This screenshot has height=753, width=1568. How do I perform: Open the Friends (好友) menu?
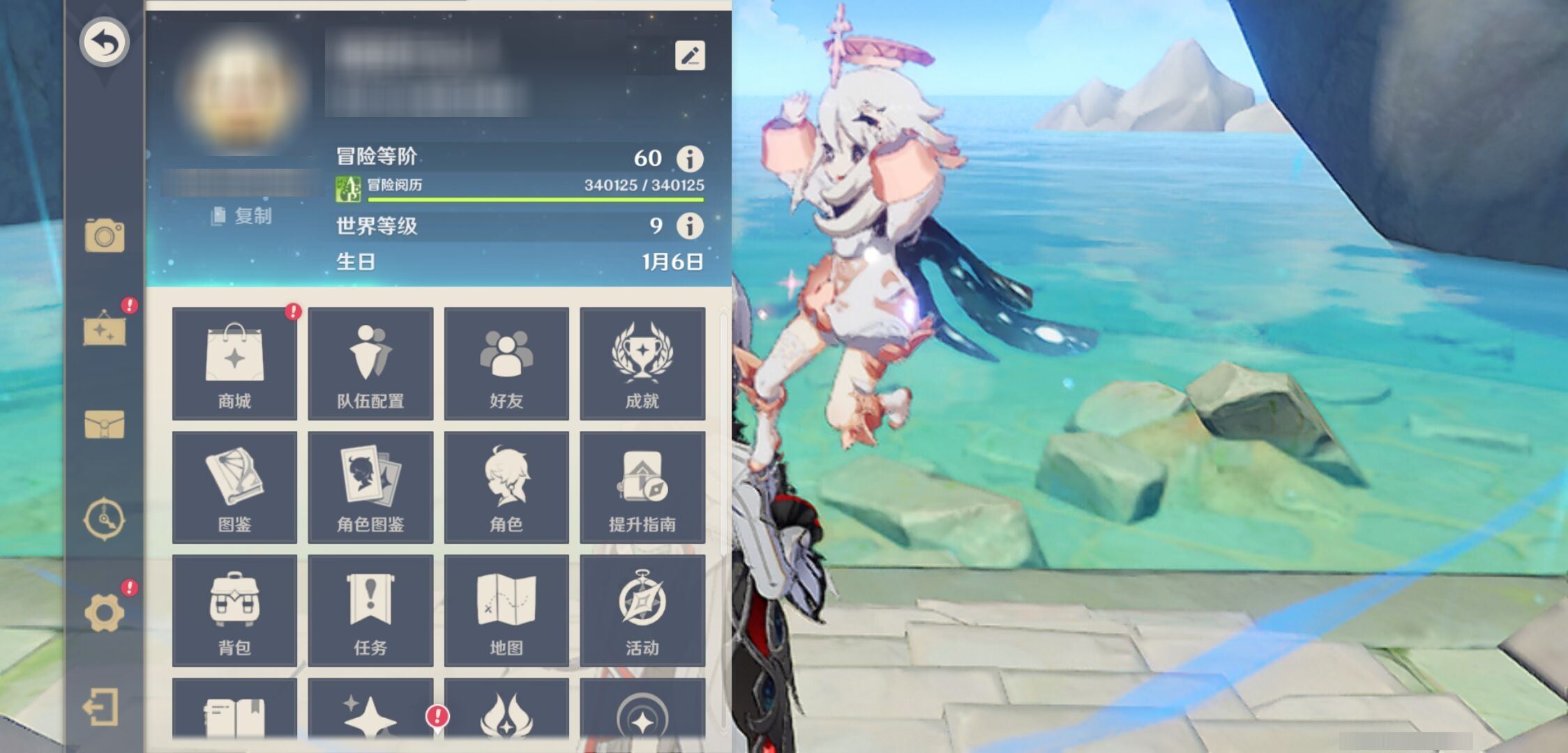tap(506, 363)
